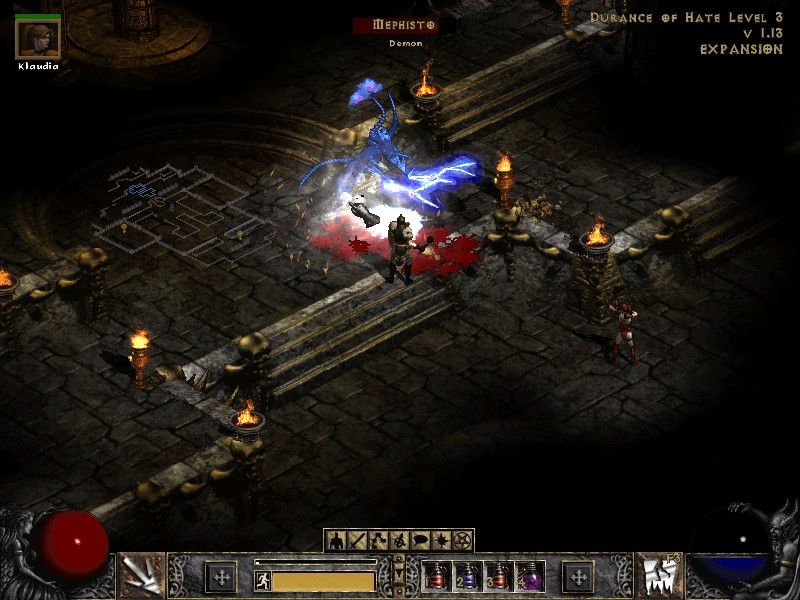Use the red healing potion in belt slot 1
Screen dimensions: 800x600
437,576
